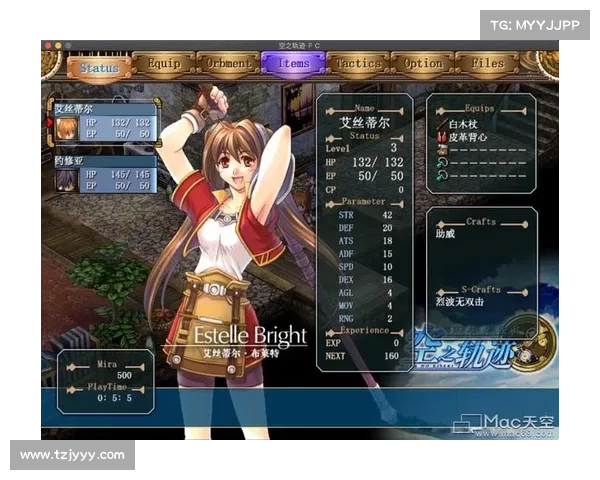Open the Option menu tab
The image size is (600, 480).
[423, 63]
